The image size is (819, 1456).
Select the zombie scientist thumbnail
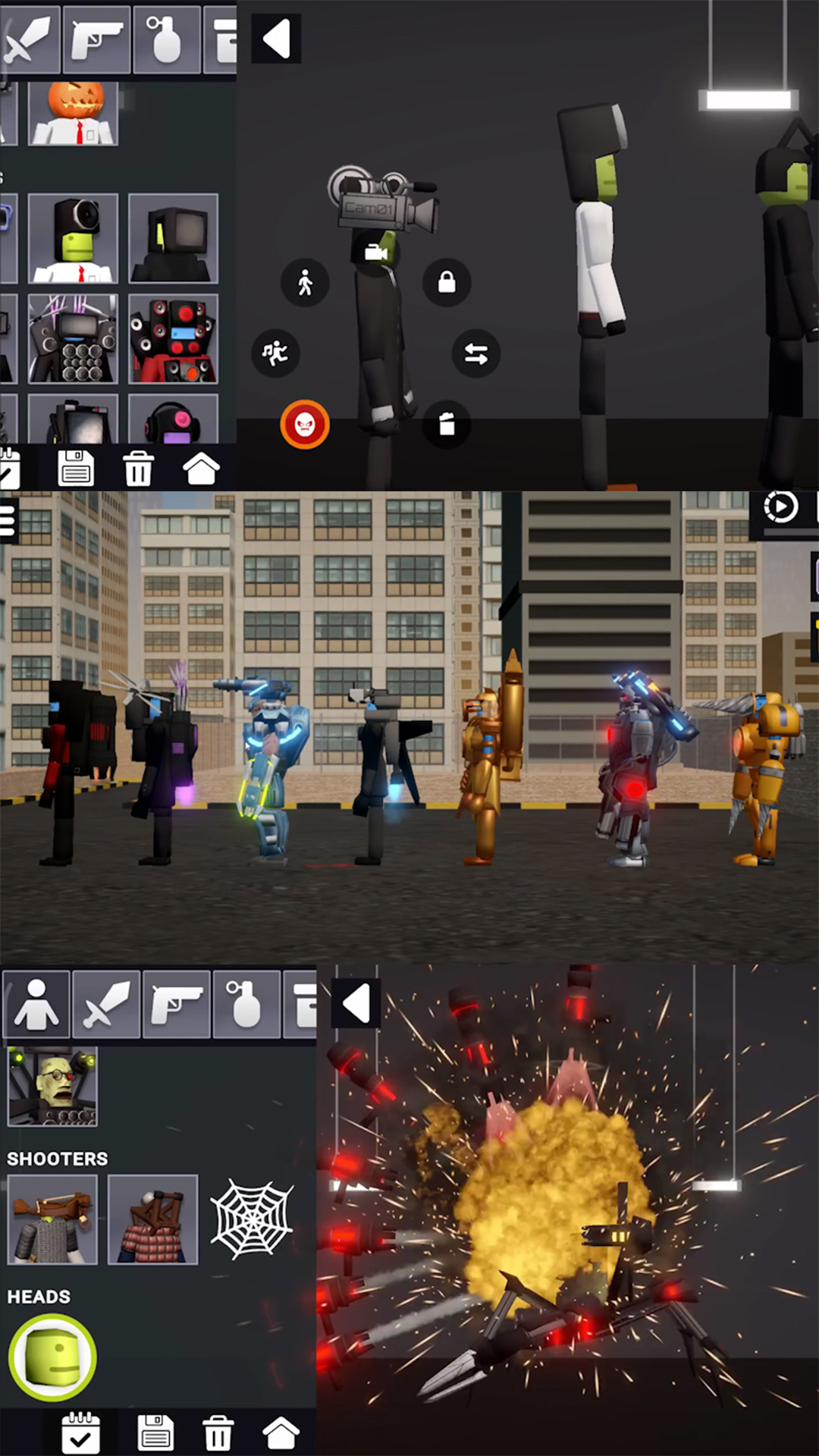(x=52, y=1086)
